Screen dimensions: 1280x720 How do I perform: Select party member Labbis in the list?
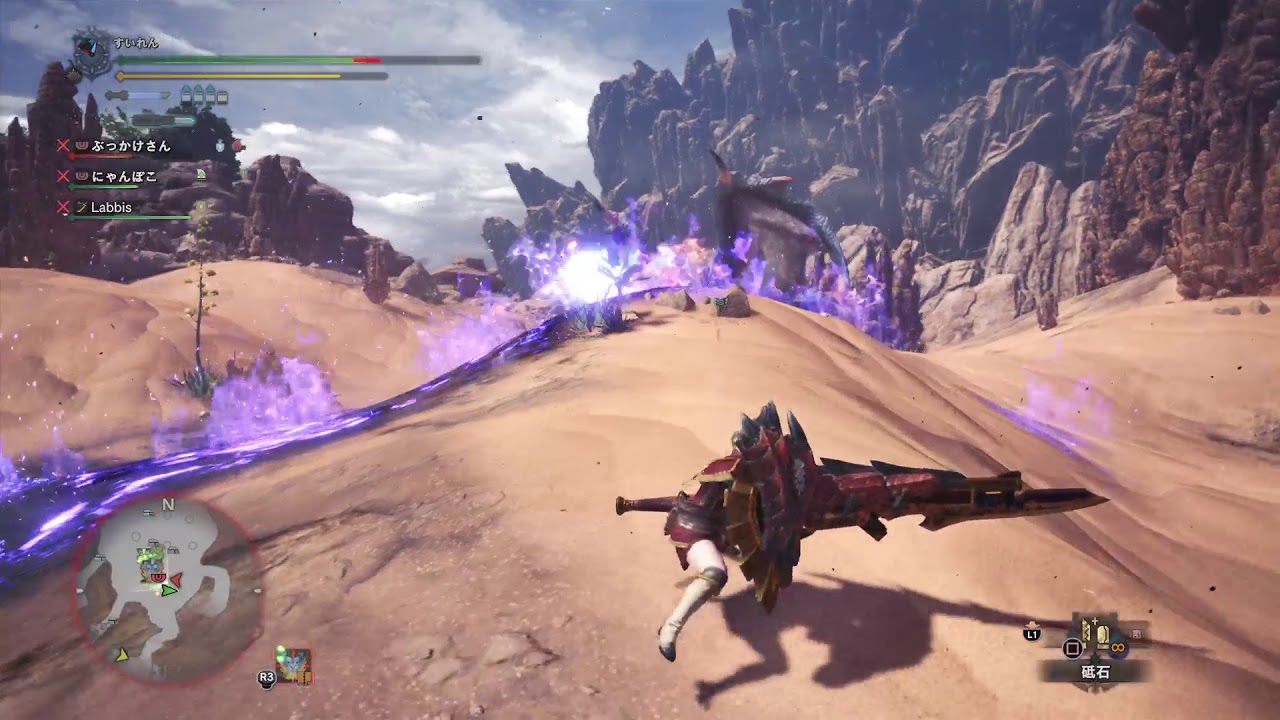pyautogui.click(x=111, y=208)
